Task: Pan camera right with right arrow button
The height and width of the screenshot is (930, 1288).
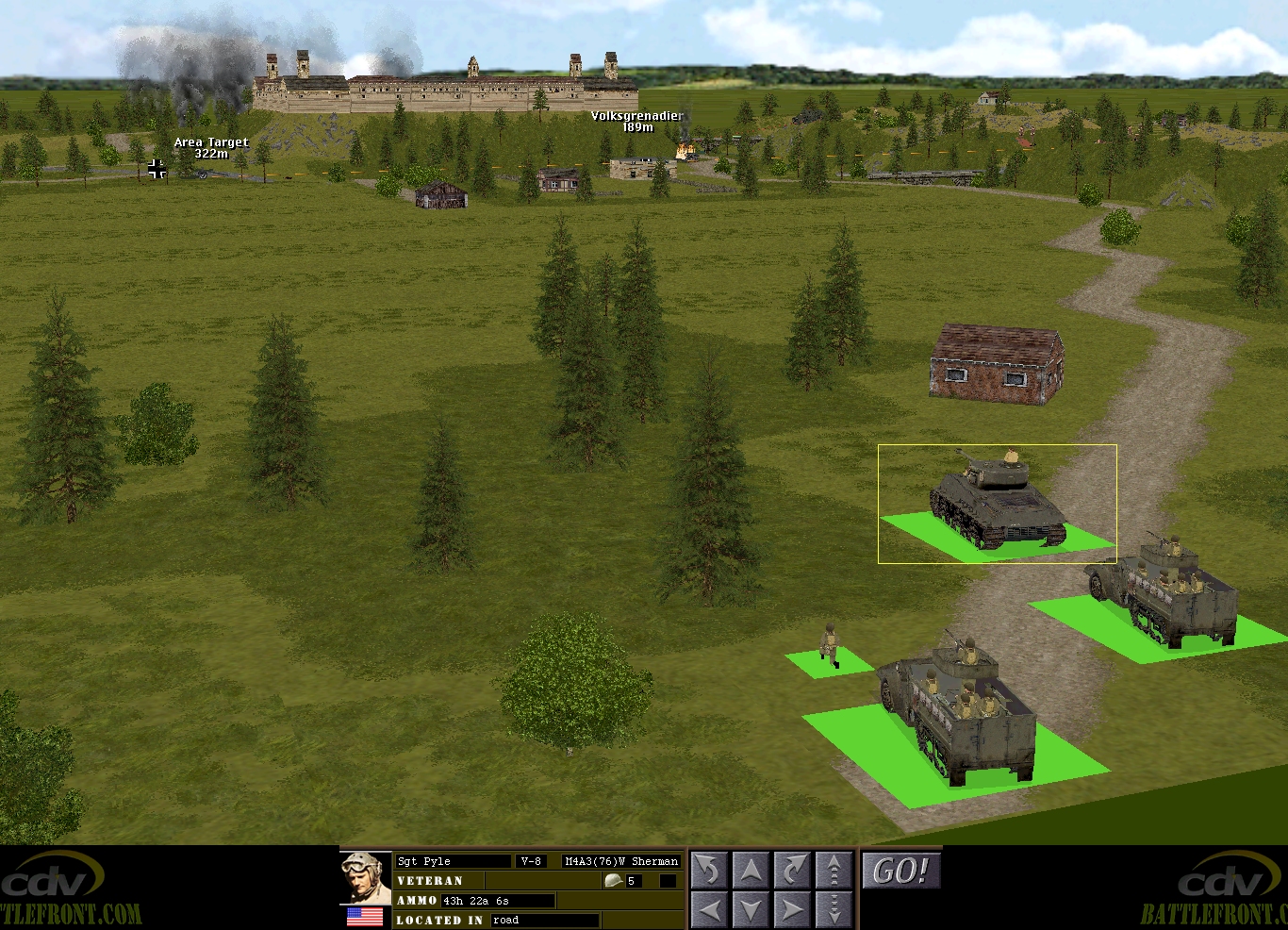Action: pyautogui.click(x=792, y=910)
